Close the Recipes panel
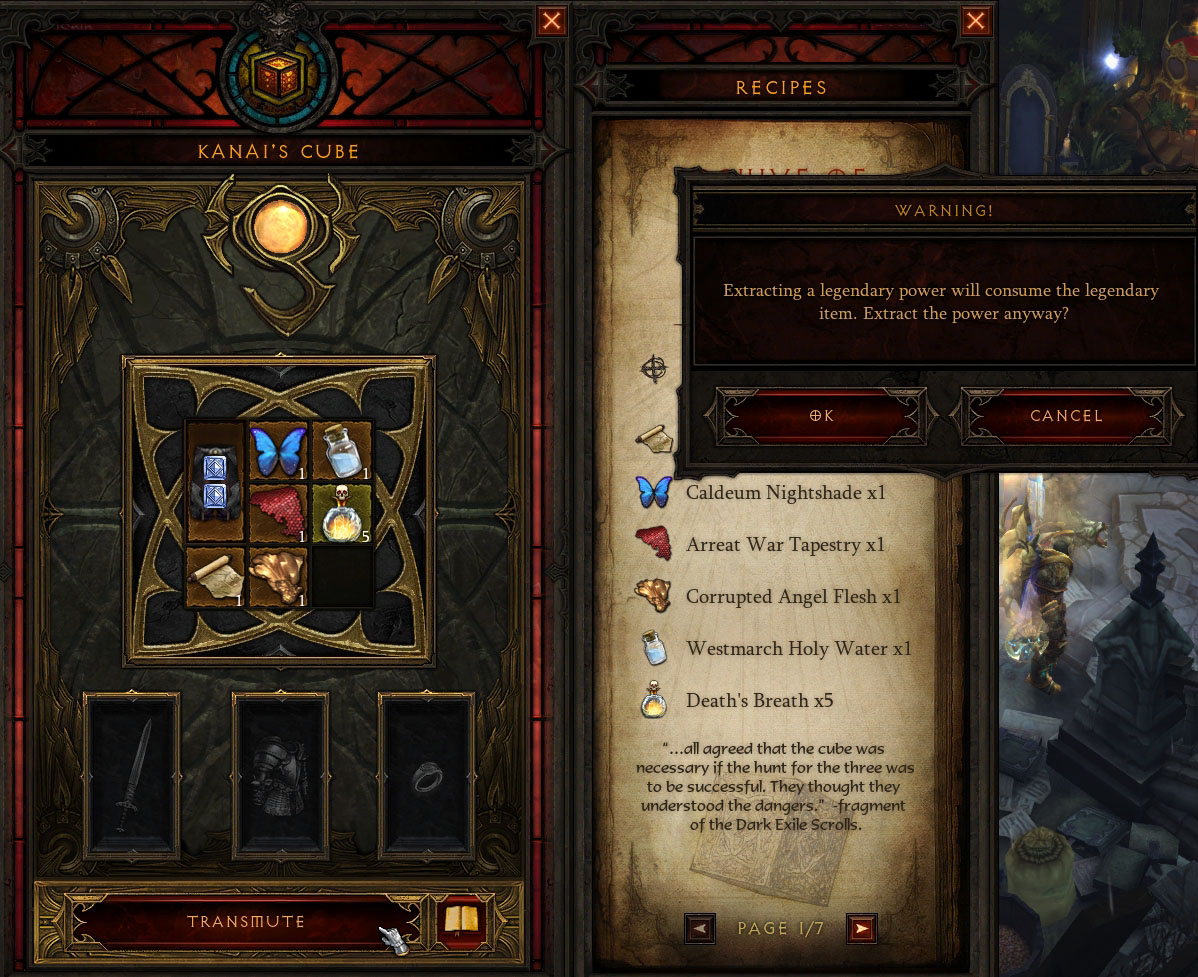The height and width of the screenshot is (977, 1198). [x=976, y=21]
